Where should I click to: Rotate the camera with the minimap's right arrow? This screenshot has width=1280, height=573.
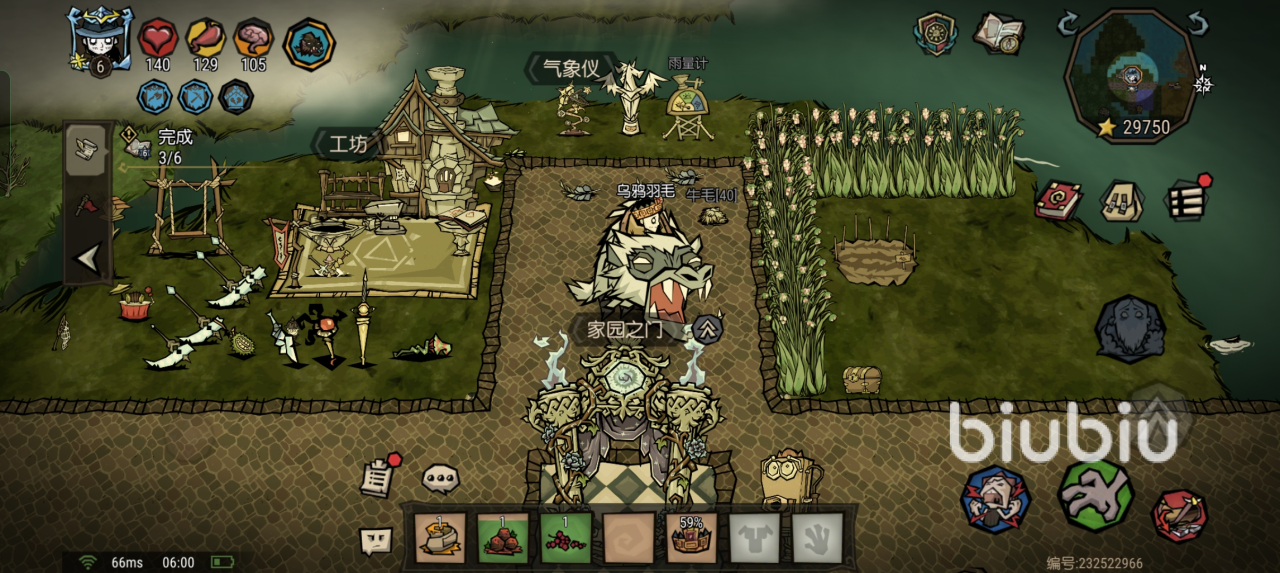(x=1198, y=22)
